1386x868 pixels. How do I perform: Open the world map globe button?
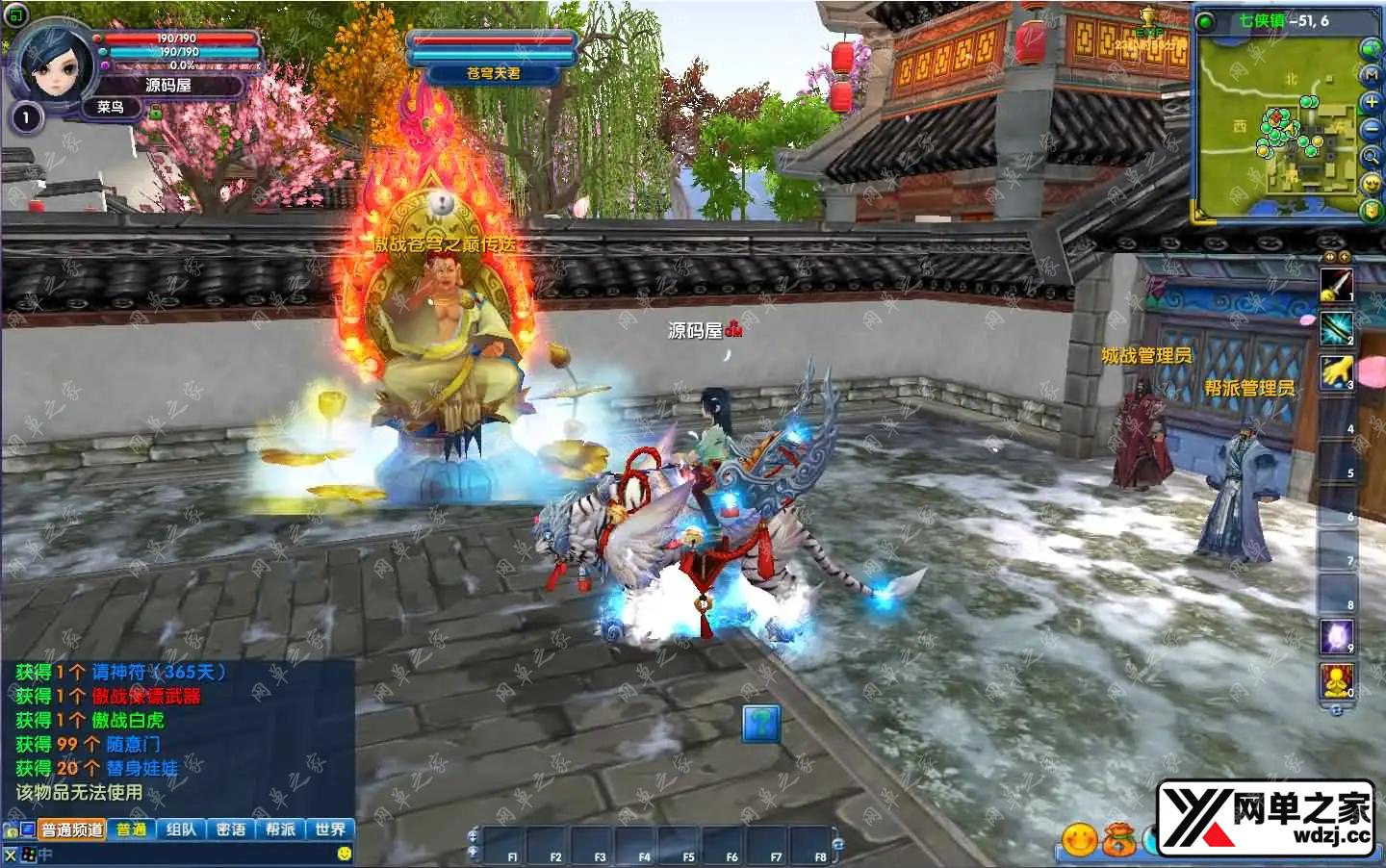[x=1371, y=48]
